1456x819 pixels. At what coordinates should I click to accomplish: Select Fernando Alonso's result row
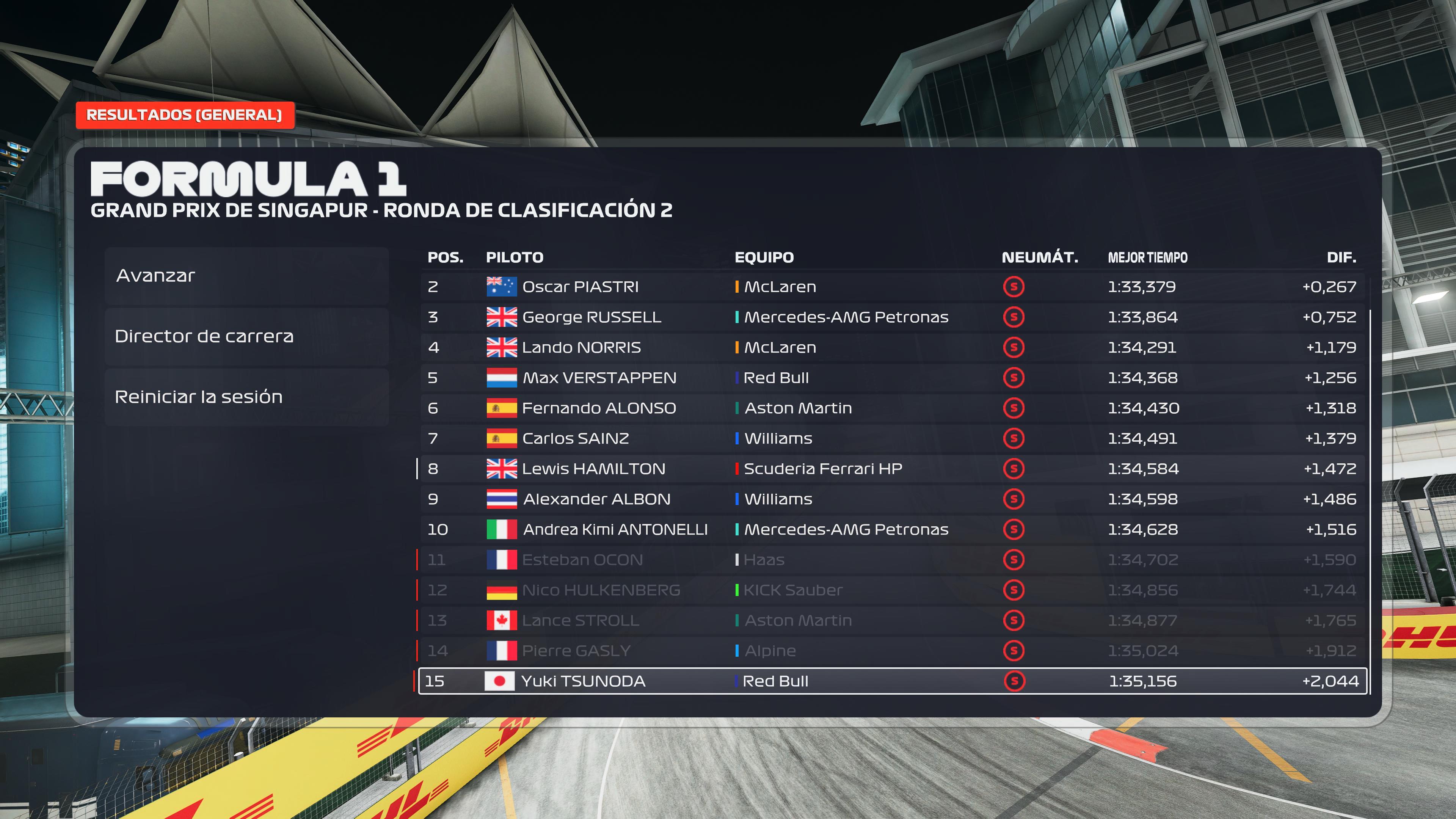(x=892, y=408)
